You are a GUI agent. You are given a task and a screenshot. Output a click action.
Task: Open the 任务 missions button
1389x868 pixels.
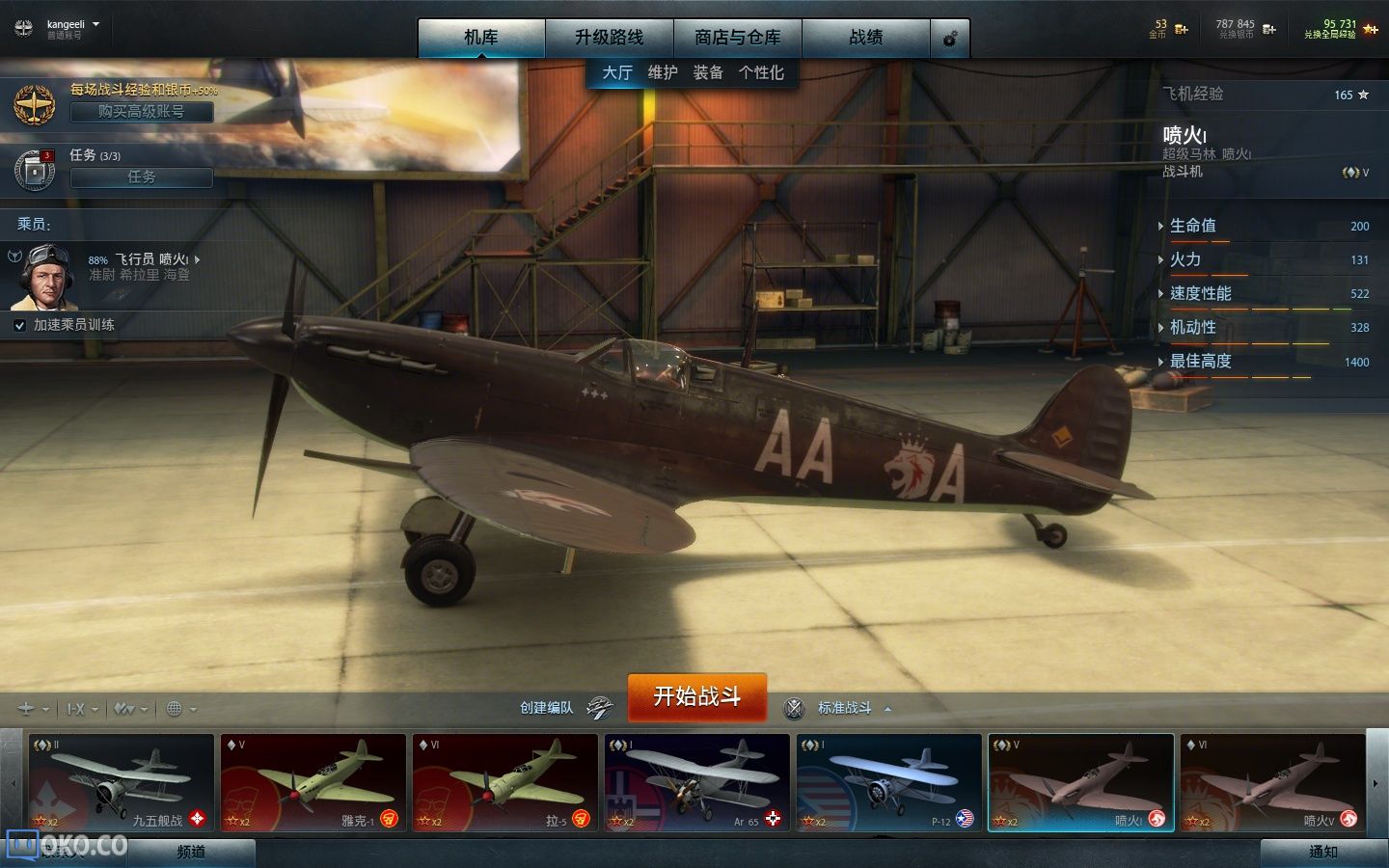coord(141,177)
